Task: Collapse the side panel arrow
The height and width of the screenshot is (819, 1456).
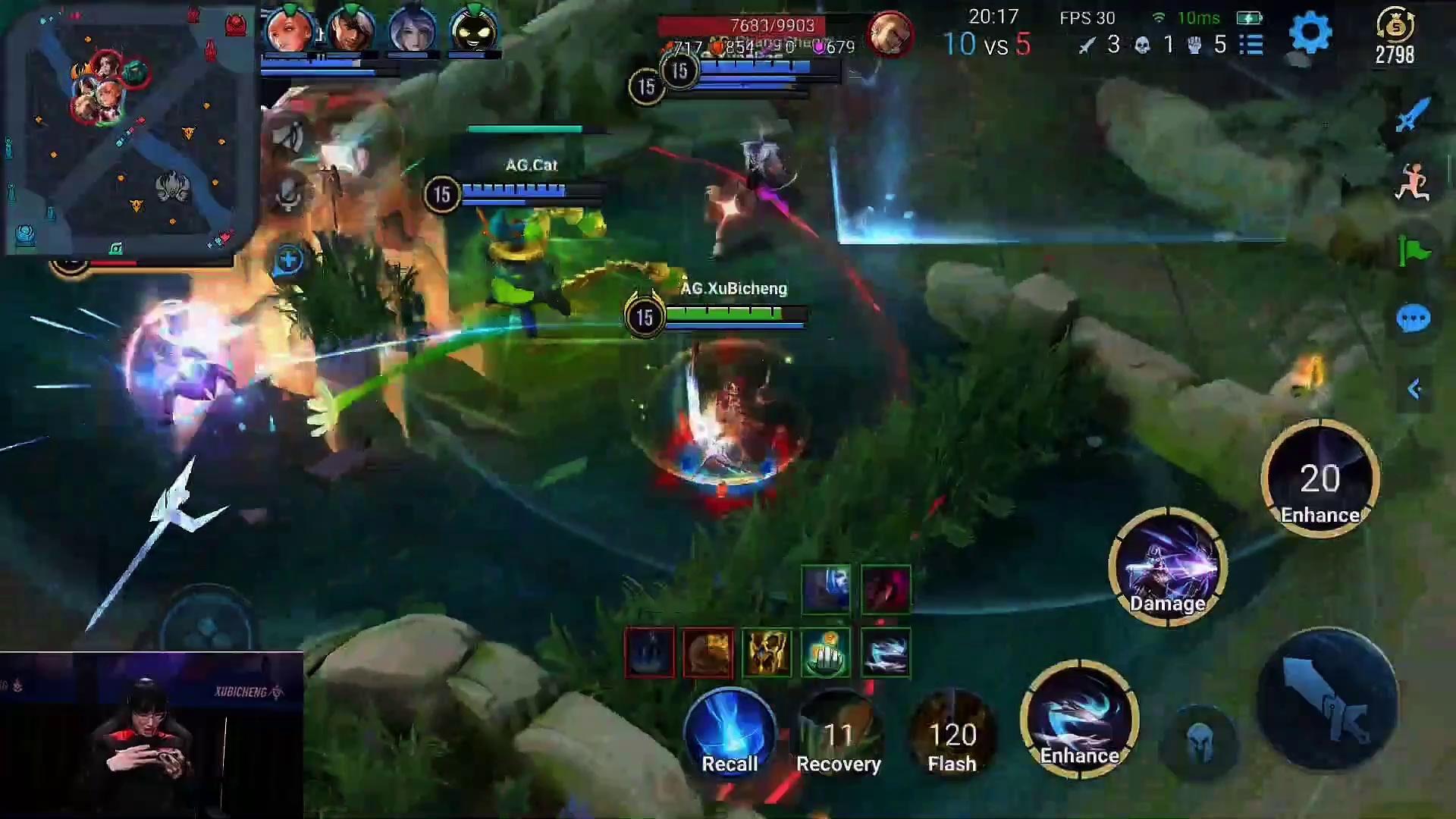Action: coord(1414,389)
